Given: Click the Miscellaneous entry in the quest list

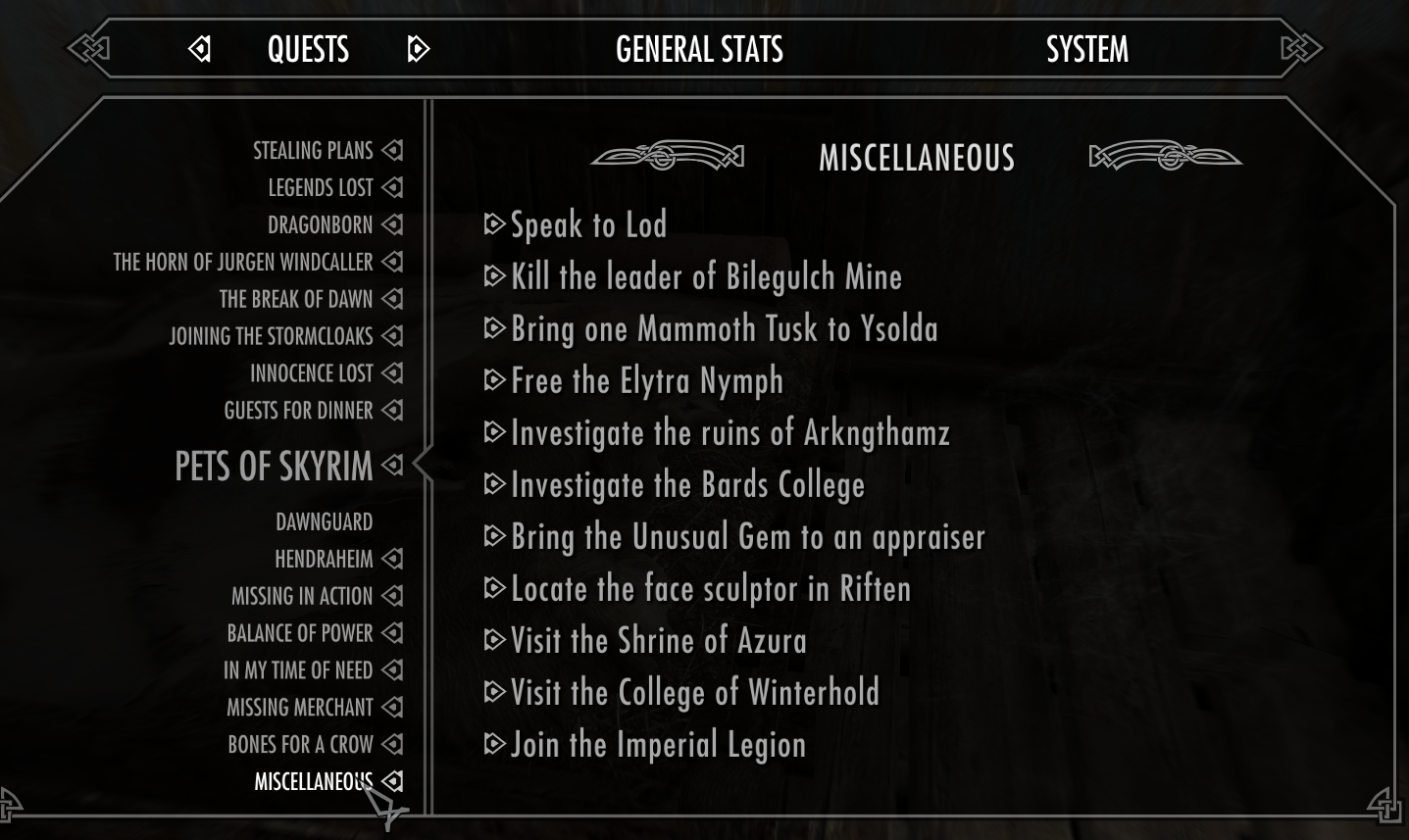Looking at the screenshot, I should point(314,781).
